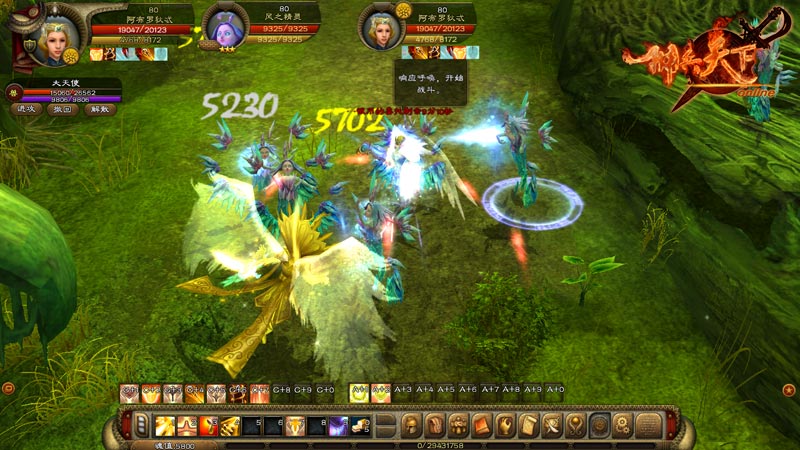
Task: Click the pet 解散 dismiss button
Action: point(97,108)
